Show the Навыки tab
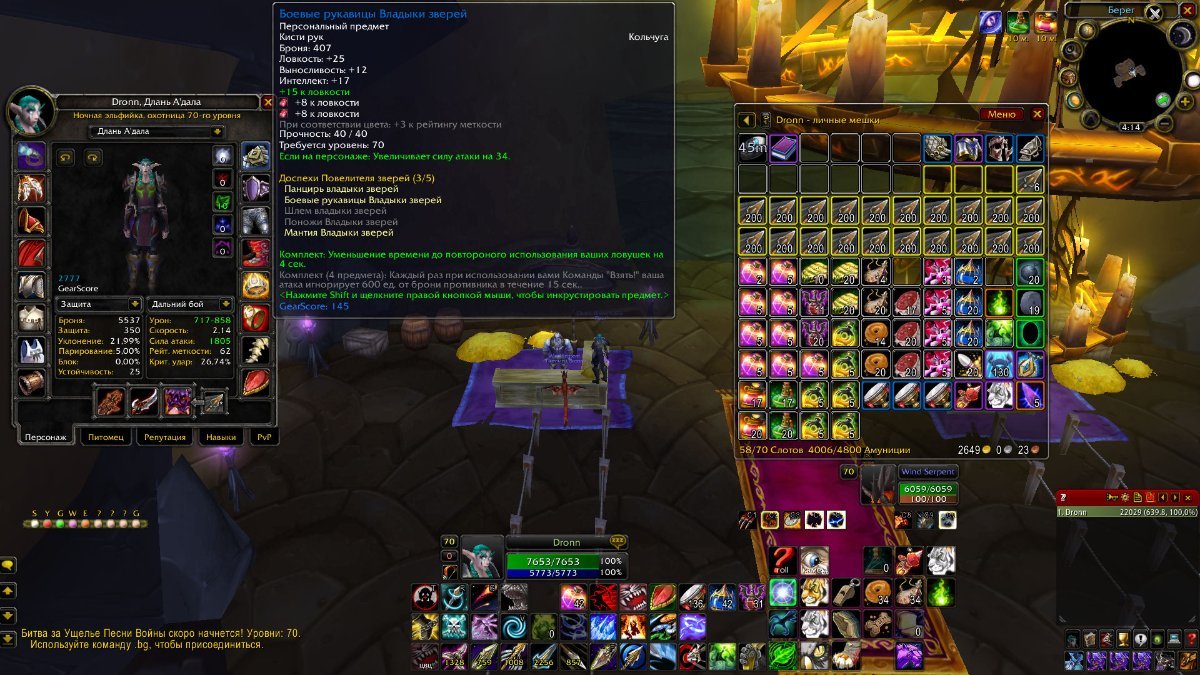The image size is (1200, 675). point(220,437)
